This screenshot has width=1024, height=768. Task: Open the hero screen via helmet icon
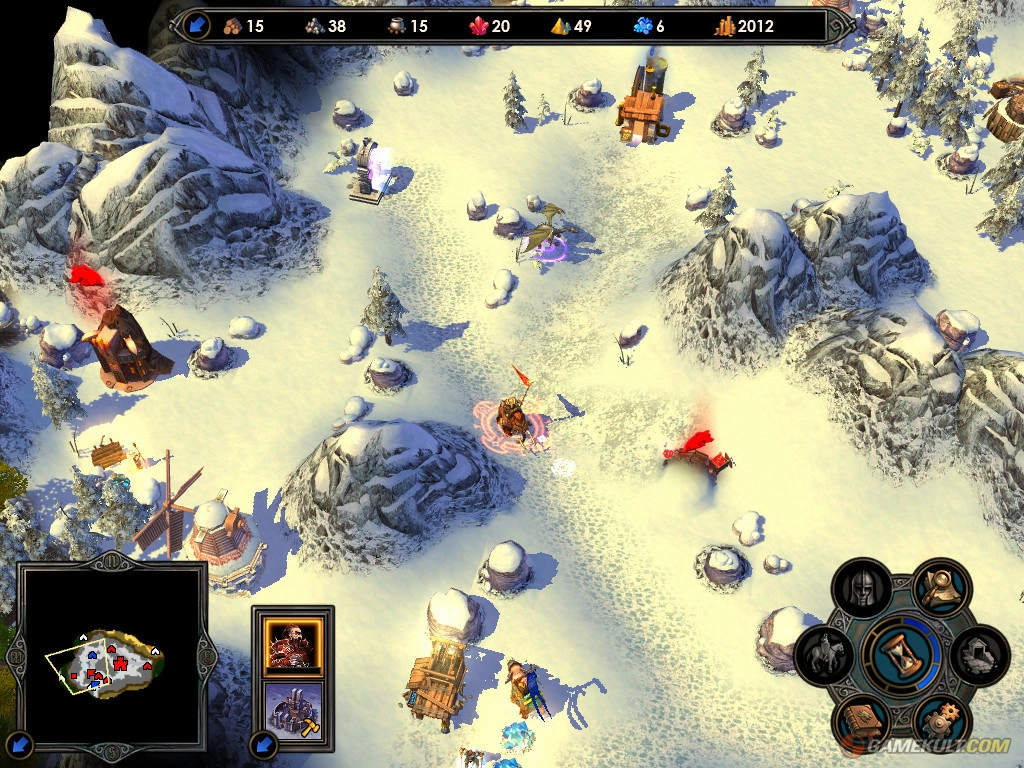pos(861,591)
